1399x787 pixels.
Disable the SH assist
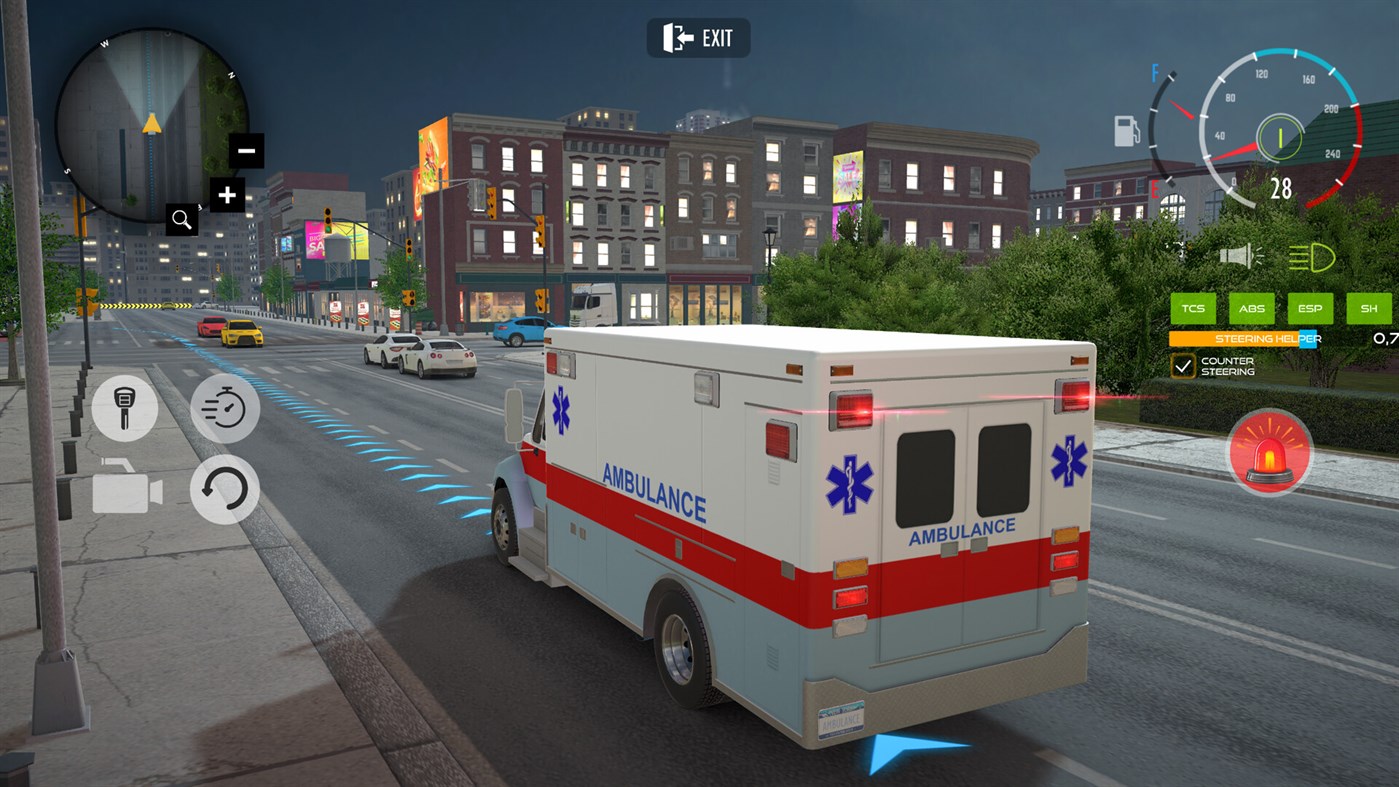pos(1368,308)
